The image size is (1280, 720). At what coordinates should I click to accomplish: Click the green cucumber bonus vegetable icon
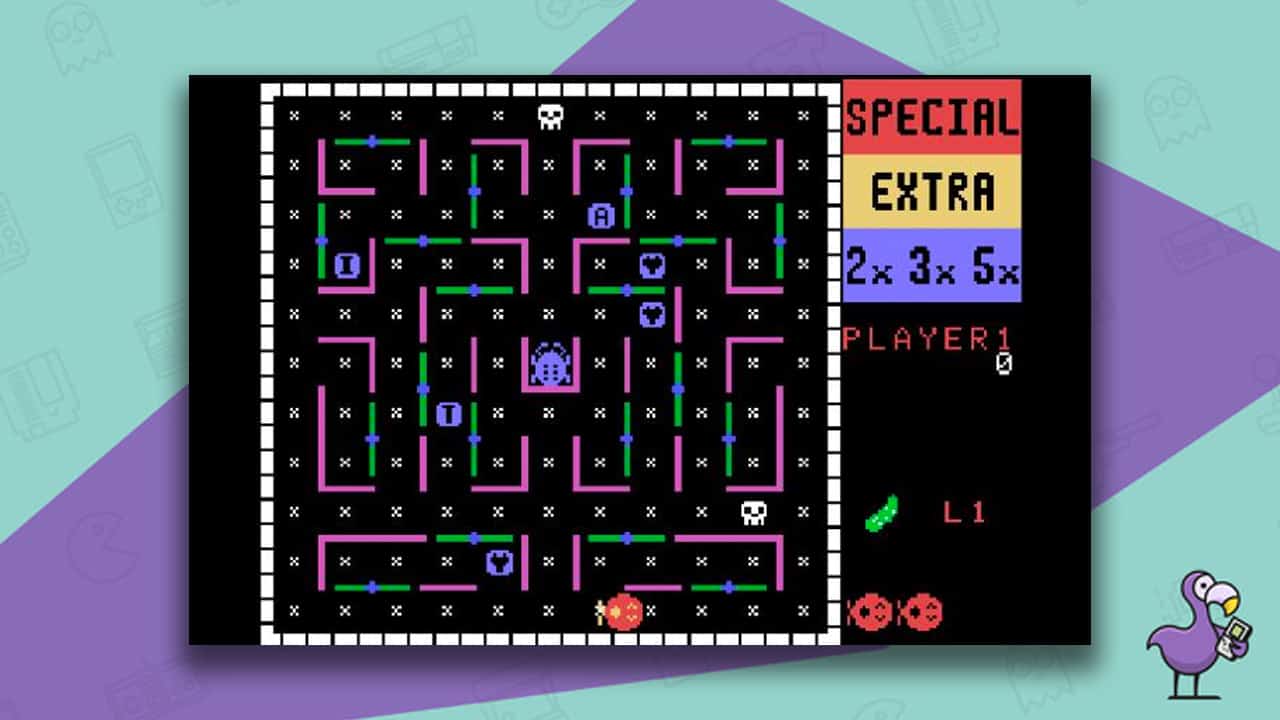[880, 510]
